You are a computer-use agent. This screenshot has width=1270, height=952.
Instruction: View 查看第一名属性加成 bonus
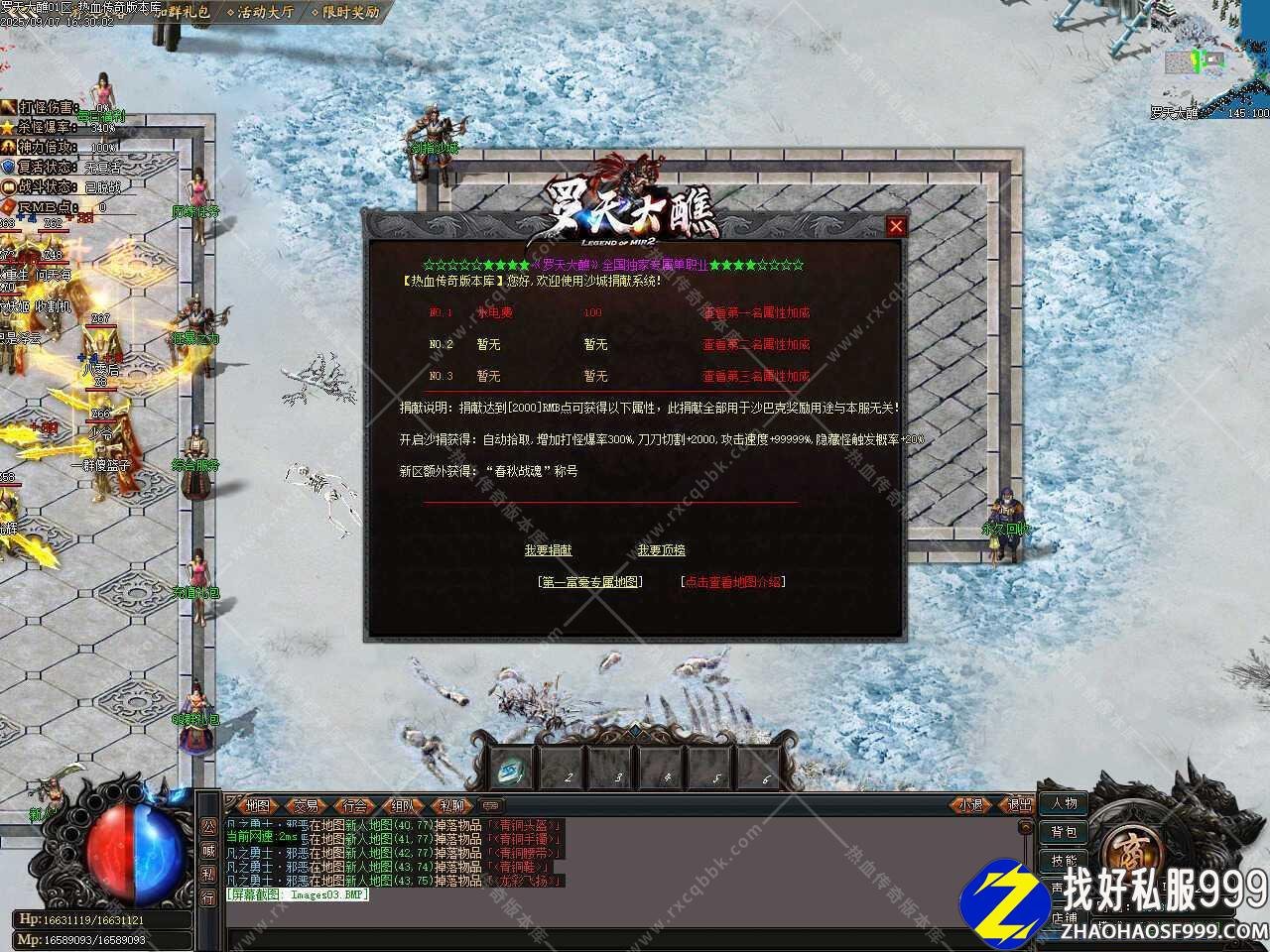(756, 312)
